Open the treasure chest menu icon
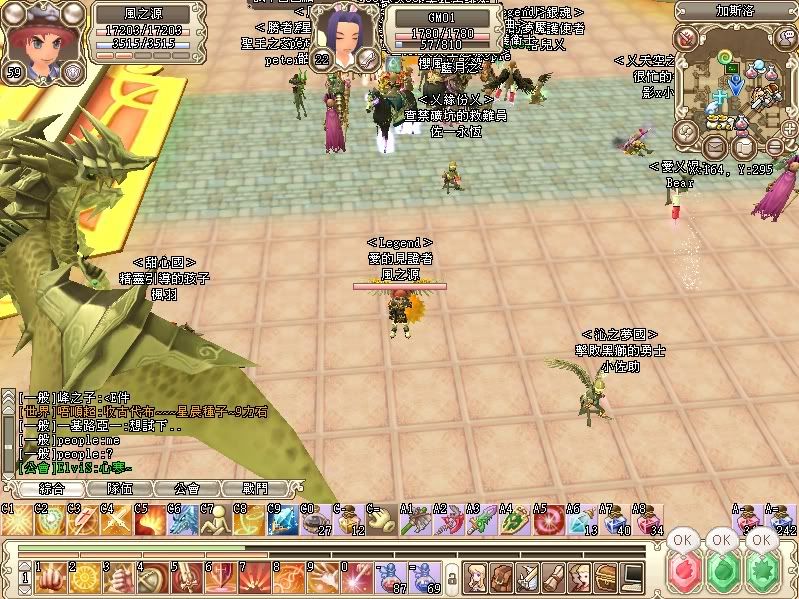Screen dimensions: 799x599 pos(606,577)
